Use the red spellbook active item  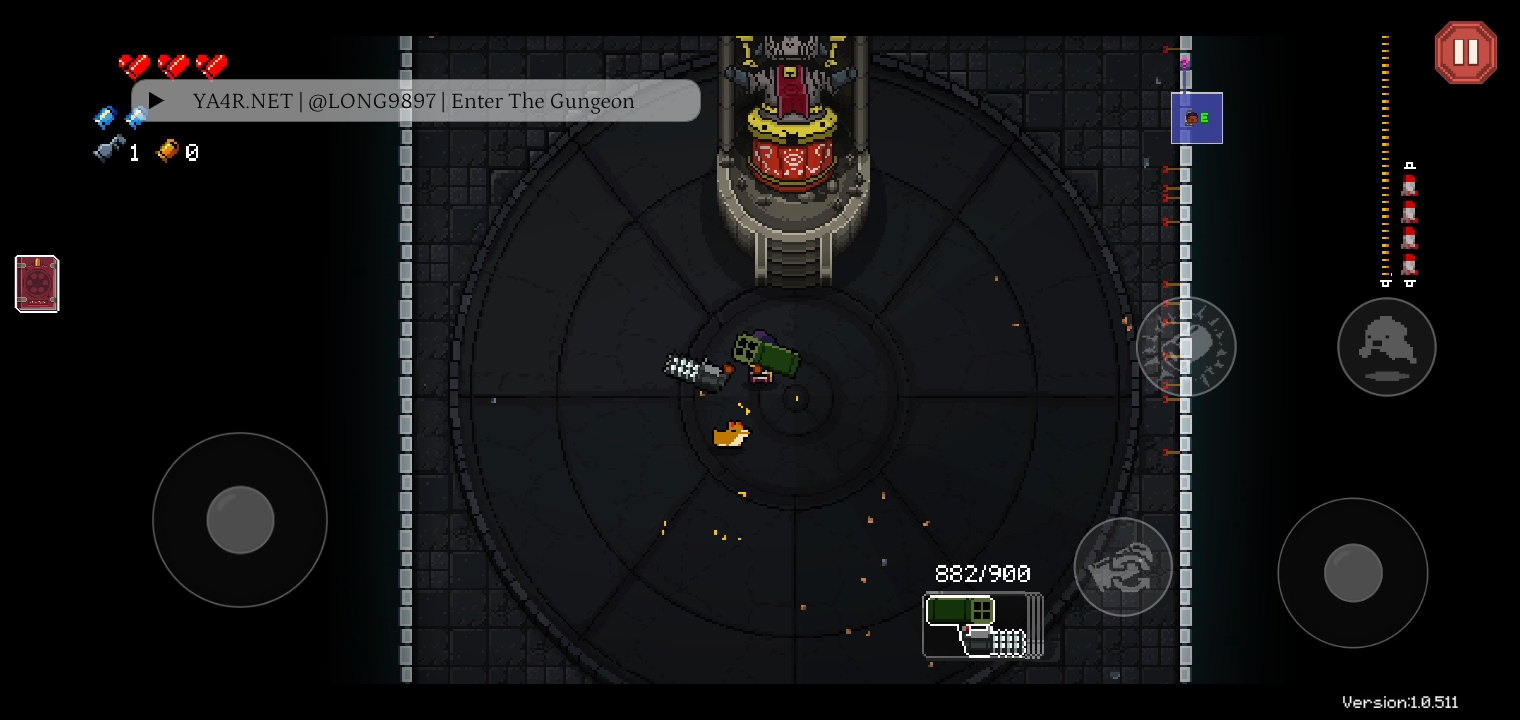point(37,284)
